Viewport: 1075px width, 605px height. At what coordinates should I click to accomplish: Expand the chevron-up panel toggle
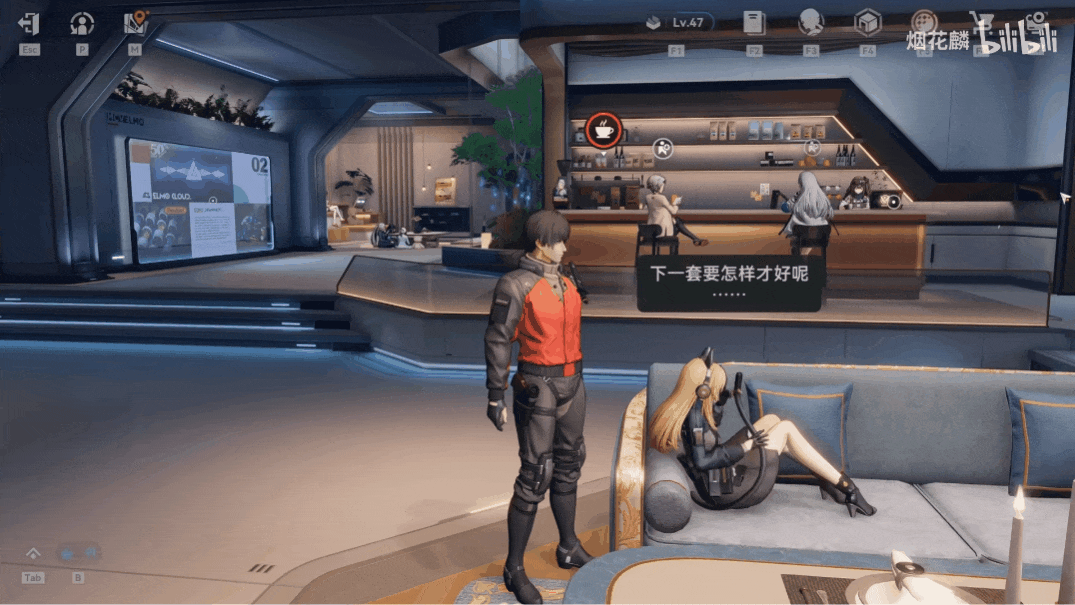(x=33, y=554)
